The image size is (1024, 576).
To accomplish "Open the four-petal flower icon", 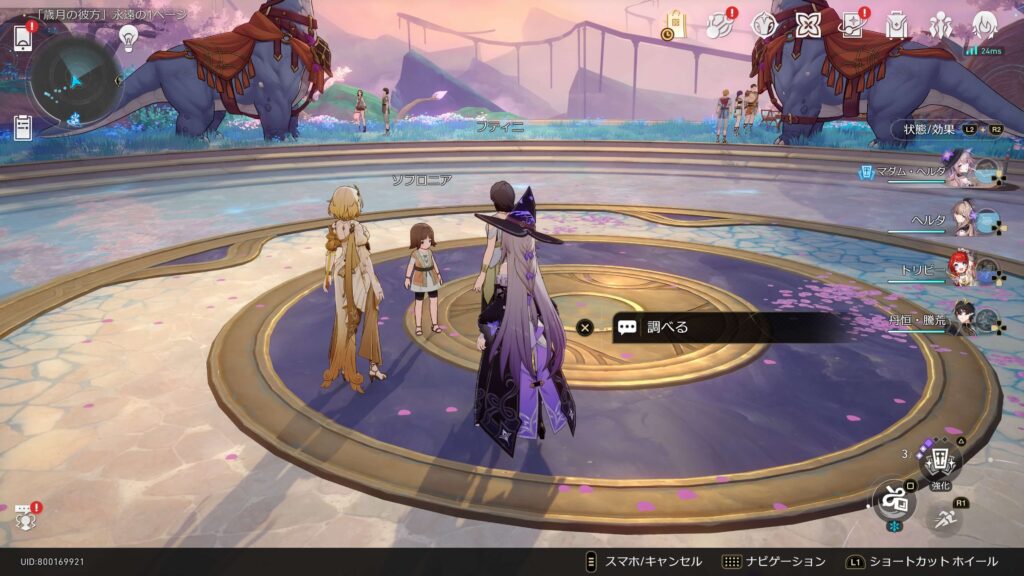I will (x=807, y=25).
